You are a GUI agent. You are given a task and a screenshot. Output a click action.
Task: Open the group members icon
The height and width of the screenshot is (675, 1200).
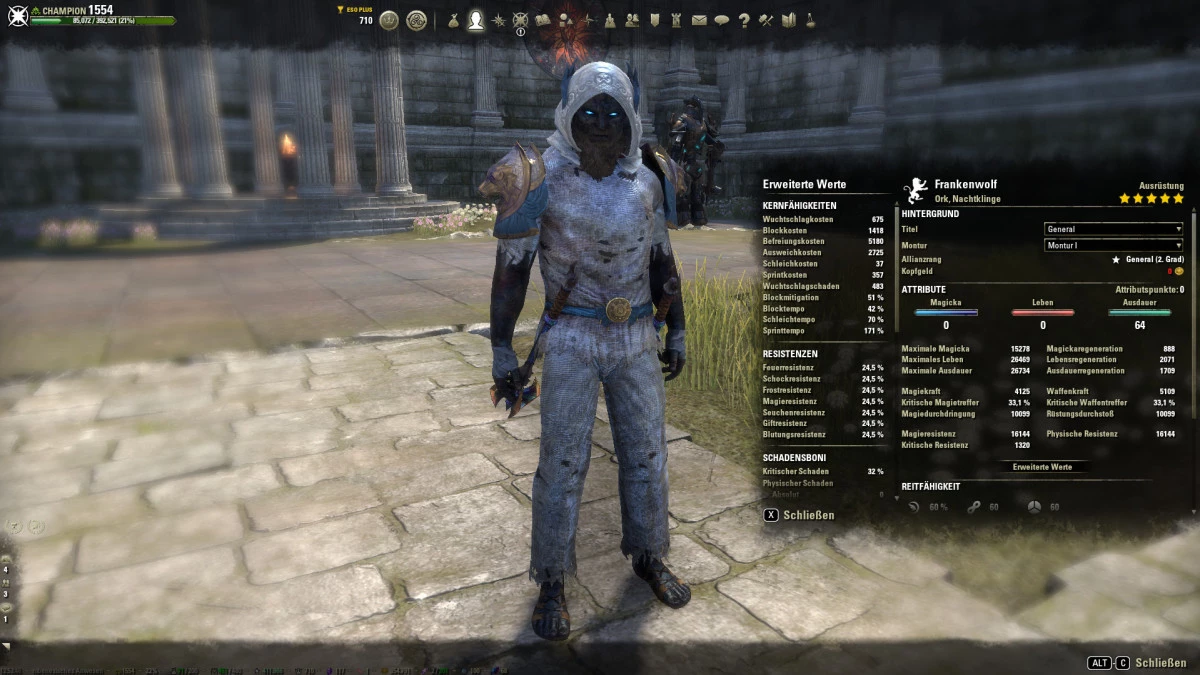(x=632, y=20)
